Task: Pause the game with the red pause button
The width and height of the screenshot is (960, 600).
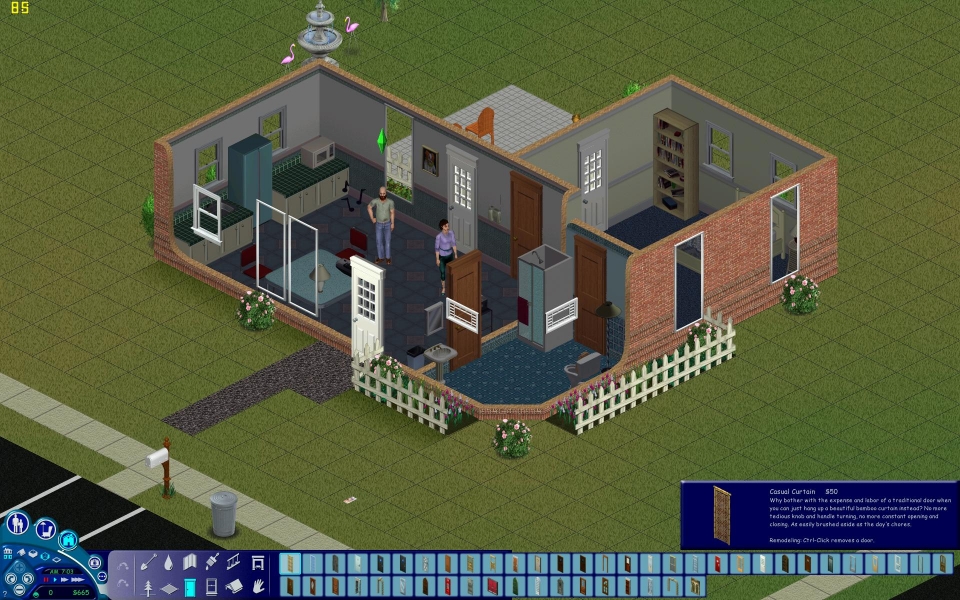Action: click(x=44, y=579)
